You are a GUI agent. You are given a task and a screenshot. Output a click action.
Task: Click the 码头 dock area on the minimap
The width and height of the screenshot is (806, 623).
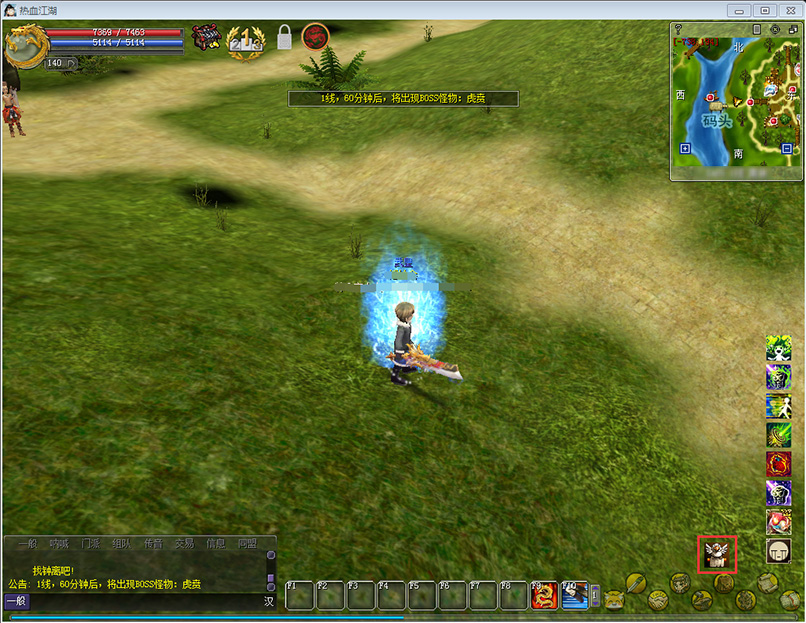pyautogui.click(x=716, y=120)
